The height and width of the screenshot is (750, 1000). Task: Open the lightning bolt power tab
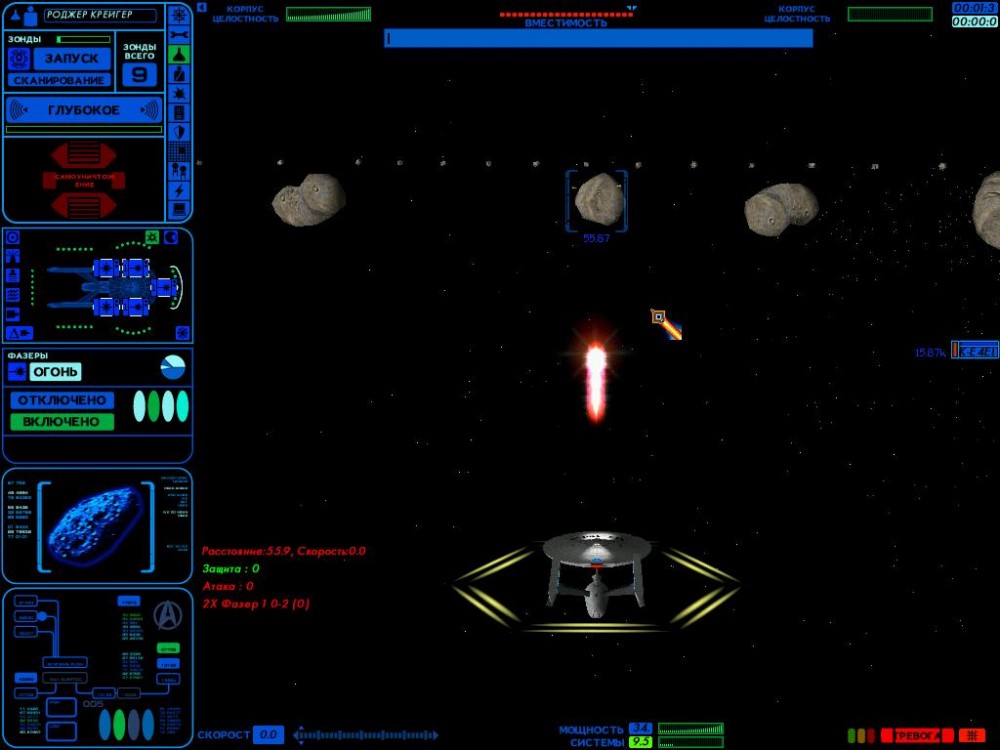pos(179,190)
